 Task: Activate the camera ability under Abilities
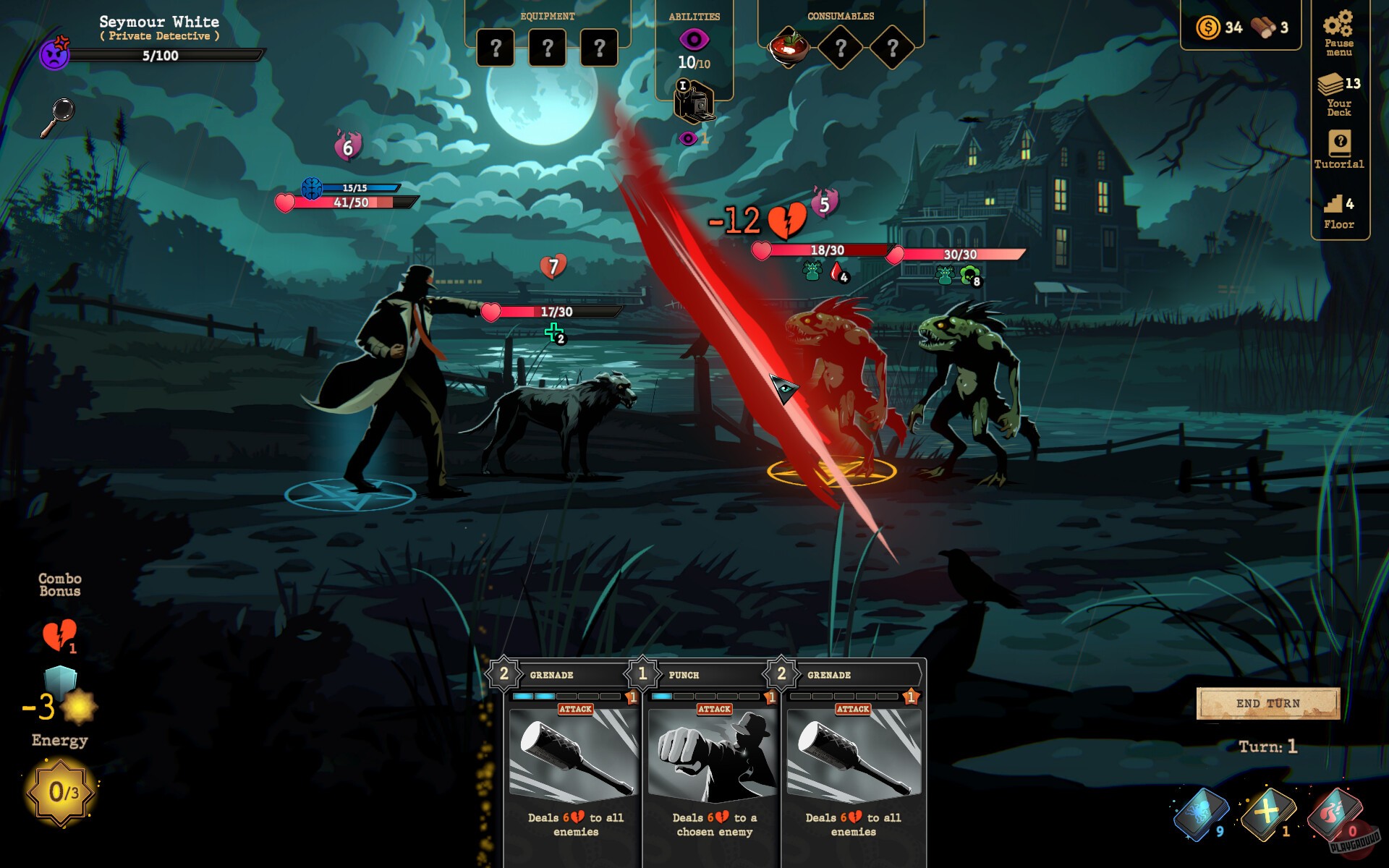692,101
